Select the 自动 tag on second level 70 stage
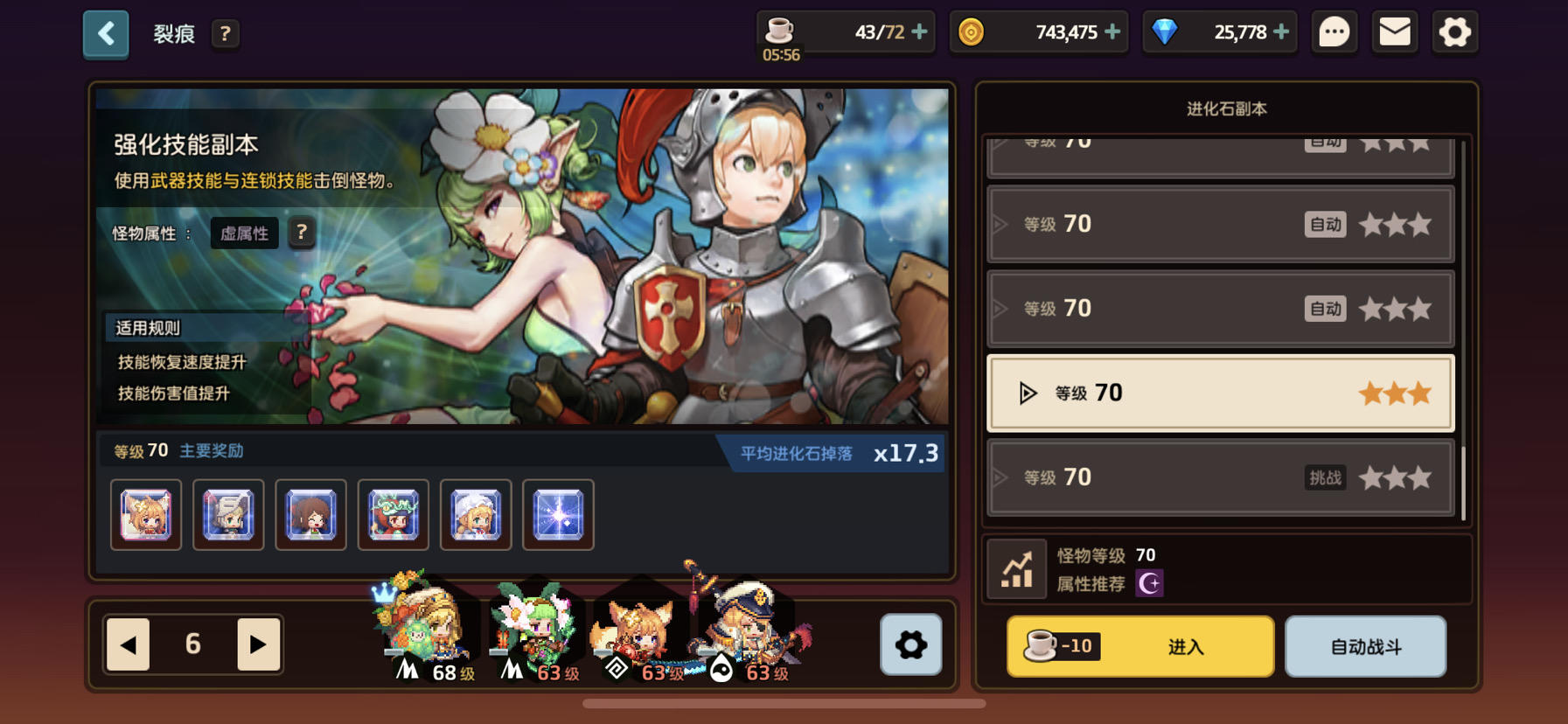 point(1325,224)
